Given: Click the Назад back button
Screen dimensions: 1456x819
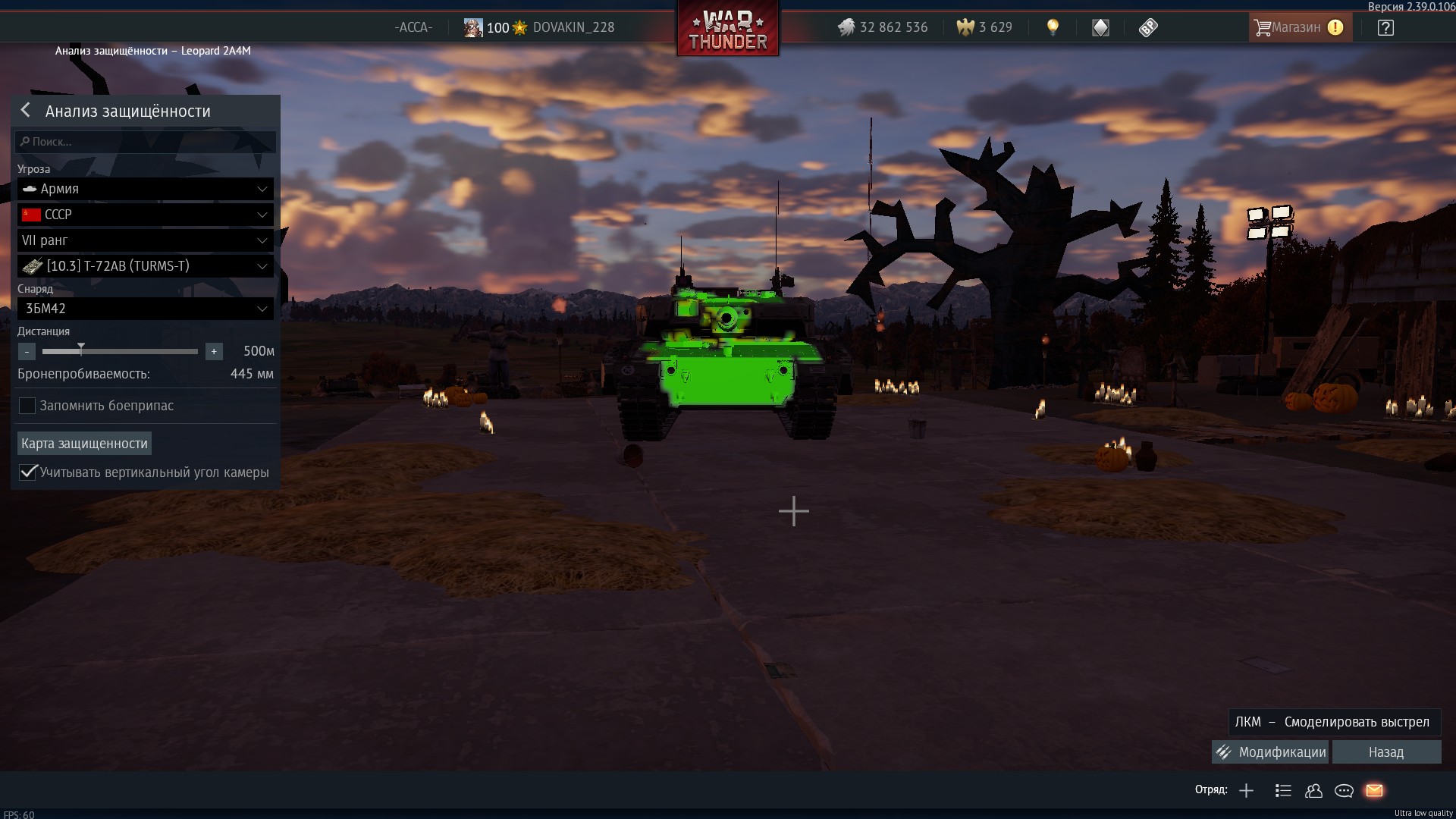Looking at the screenshot, I should [x=1386, y=752].
